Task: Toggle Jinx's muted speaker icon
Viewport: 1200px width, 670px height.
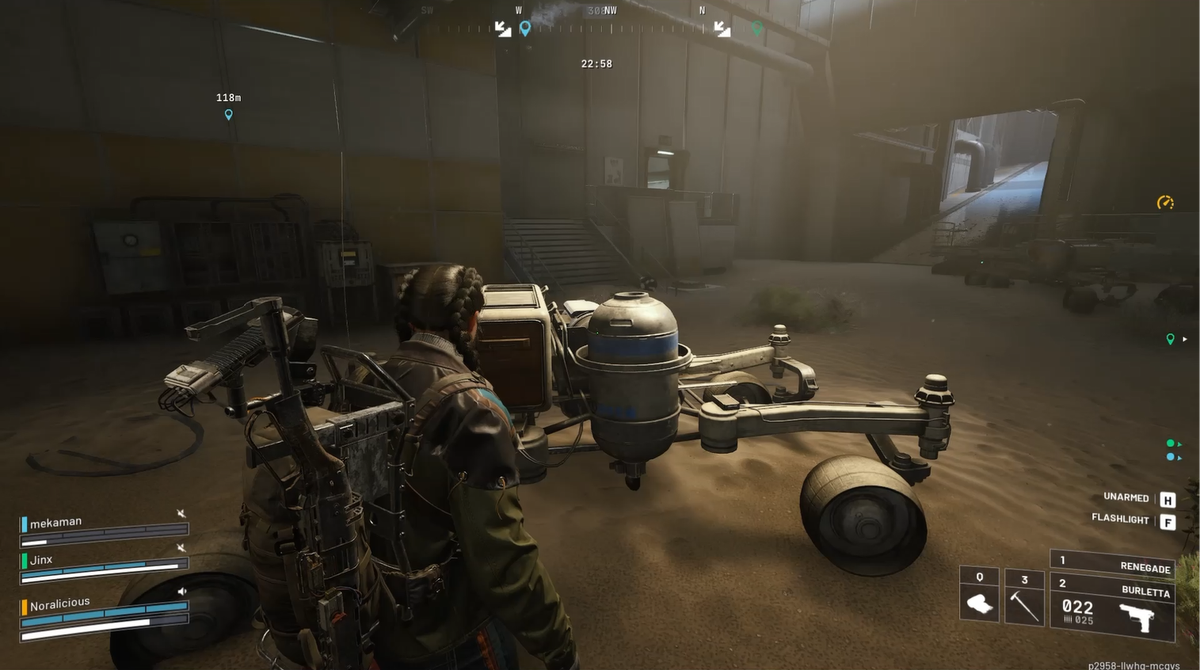Action: (x=181, y=547)
